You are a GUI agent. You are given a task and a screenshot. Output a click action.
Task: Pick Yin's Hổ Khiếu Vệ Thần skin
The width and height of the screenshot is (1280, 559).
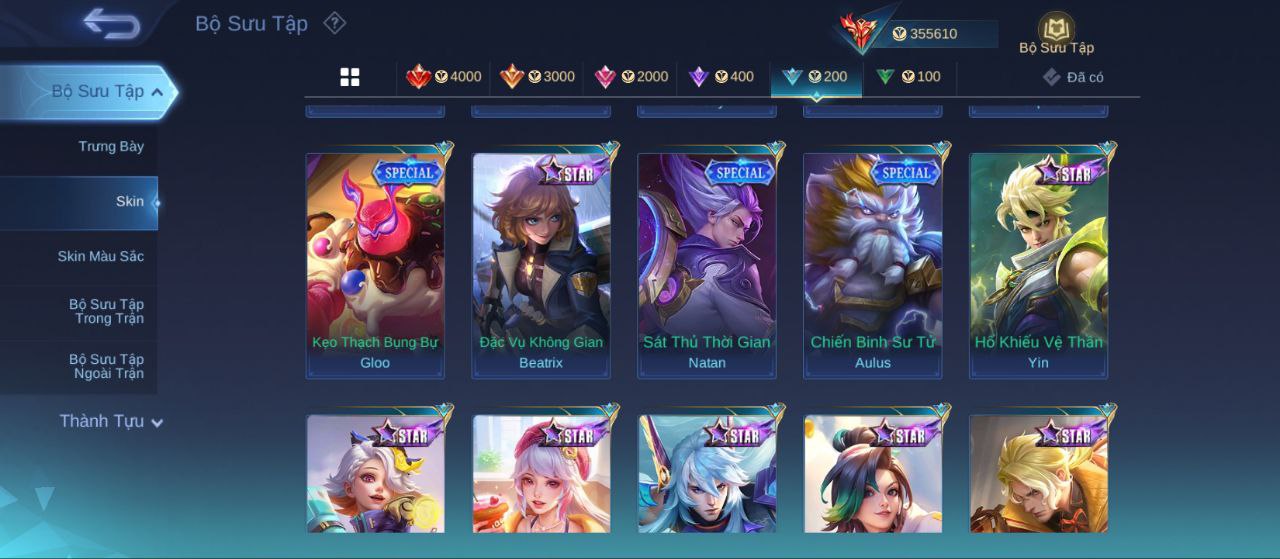[x=1039, y=265]
